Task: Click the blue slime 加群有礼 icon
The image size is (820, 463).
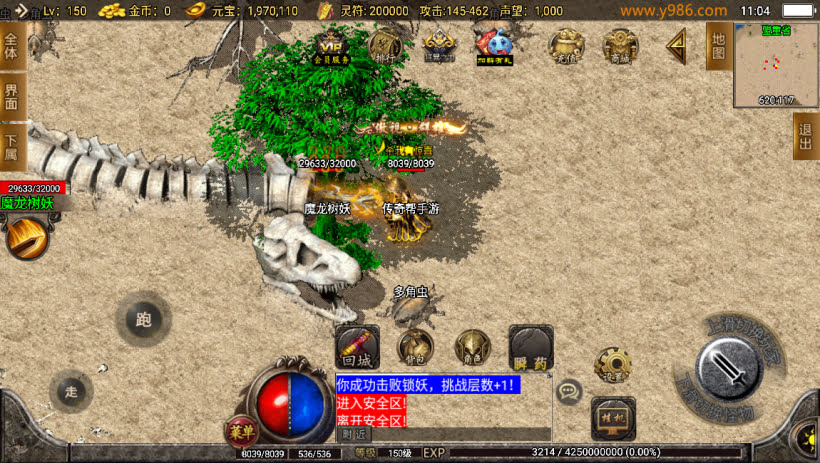Action: tap(493, 46)
